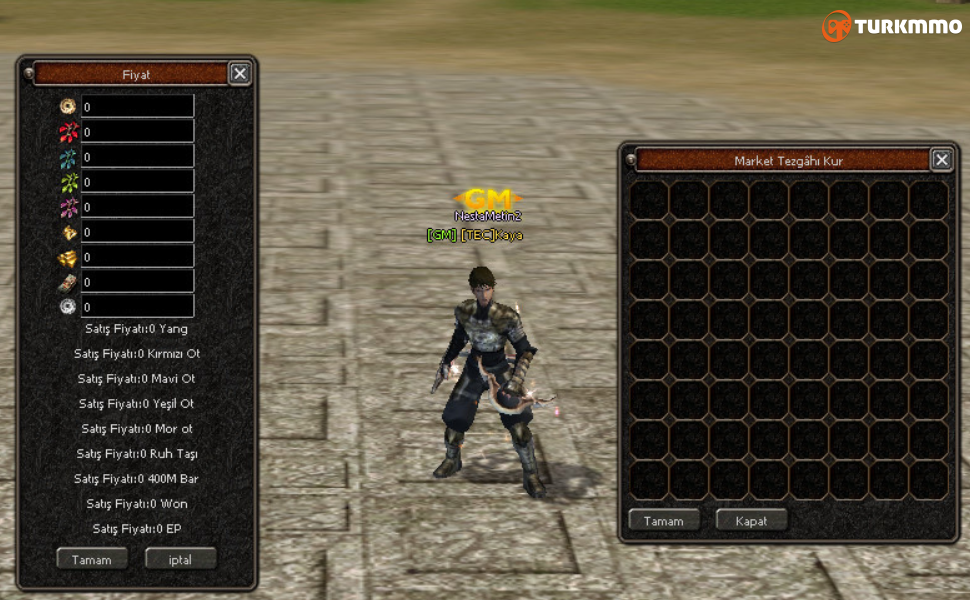This screenshot has height=600, width=970.
Task: Close the Fiyat price window
Action: pos(240,73)
